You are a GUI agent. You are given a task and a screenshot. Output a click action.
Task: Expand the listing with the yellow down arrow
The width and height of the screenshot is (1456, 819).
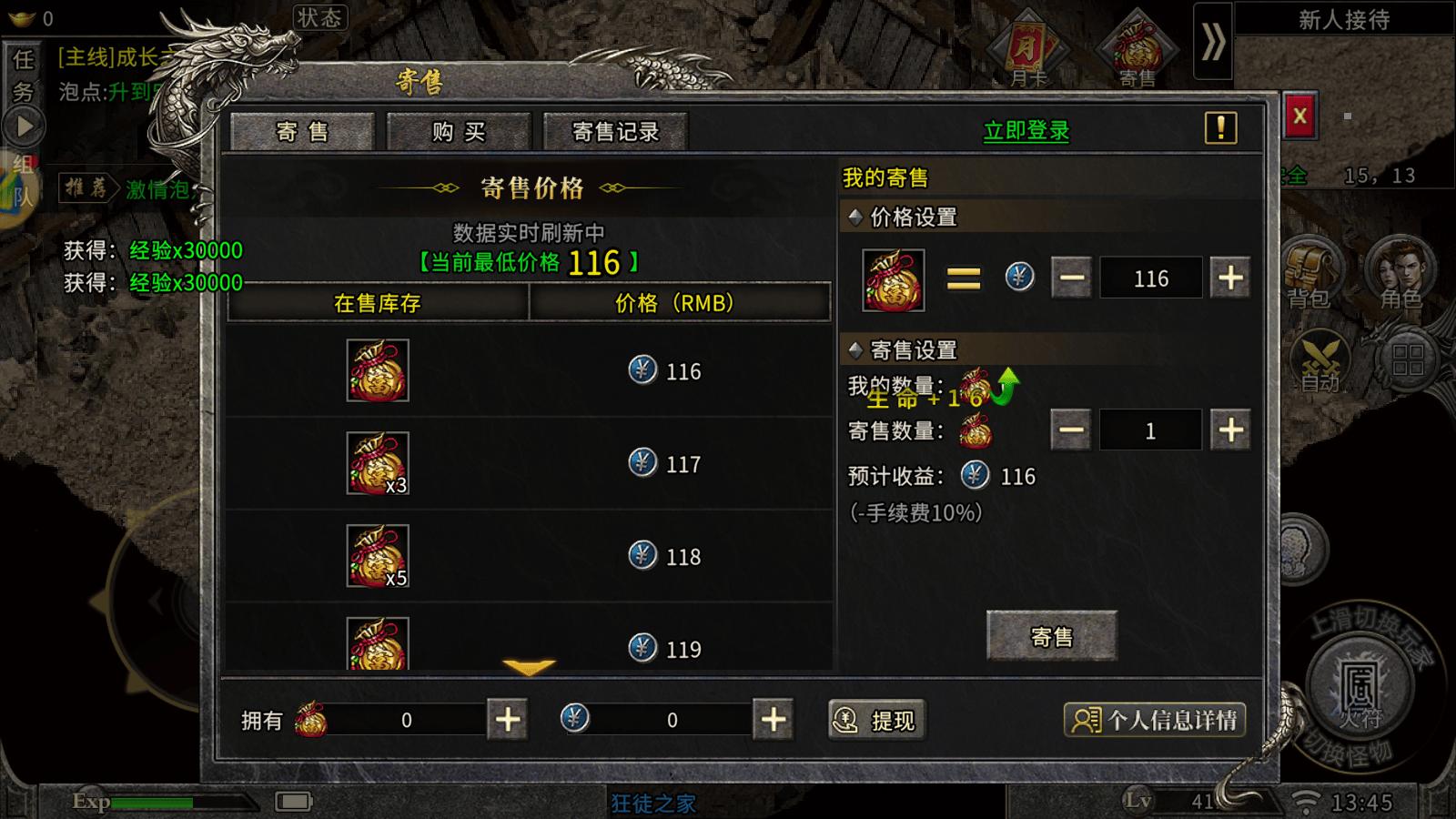pyautogui.click(x=529, y=669)
